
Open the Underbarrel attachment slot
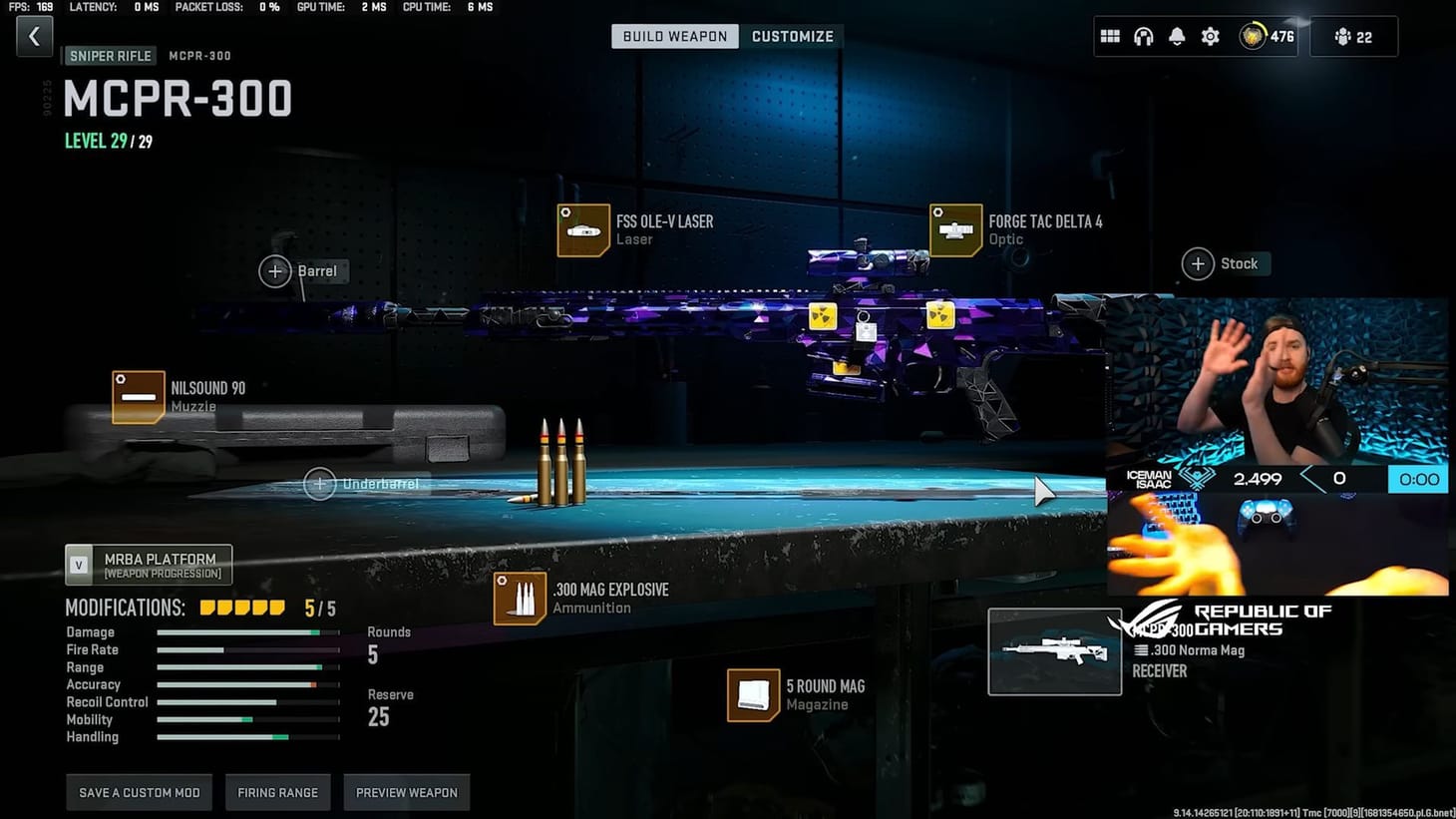tap(320, 483)
